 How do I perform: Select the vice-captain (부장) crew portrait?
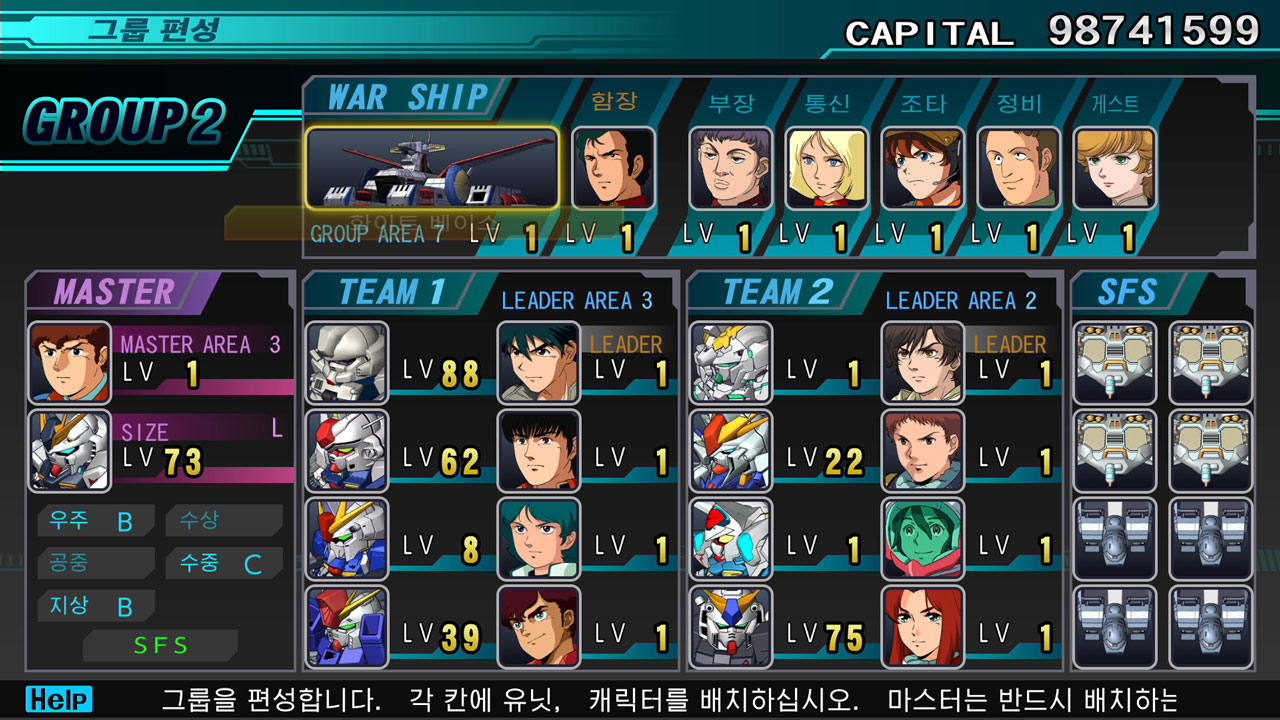point(730,168)
